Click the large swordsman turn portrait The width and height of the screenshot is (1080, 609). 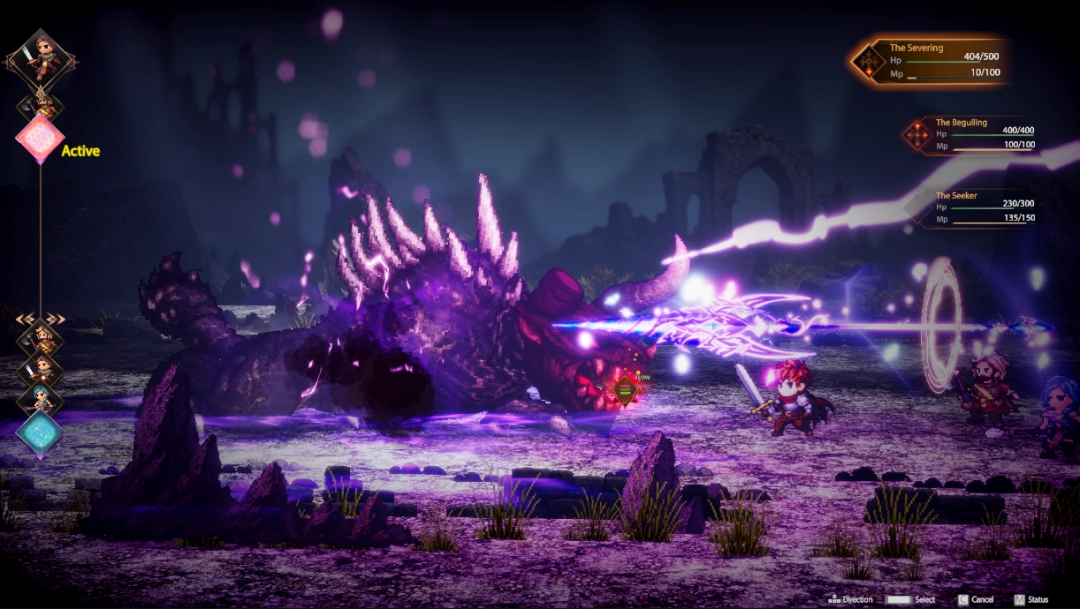40,56
